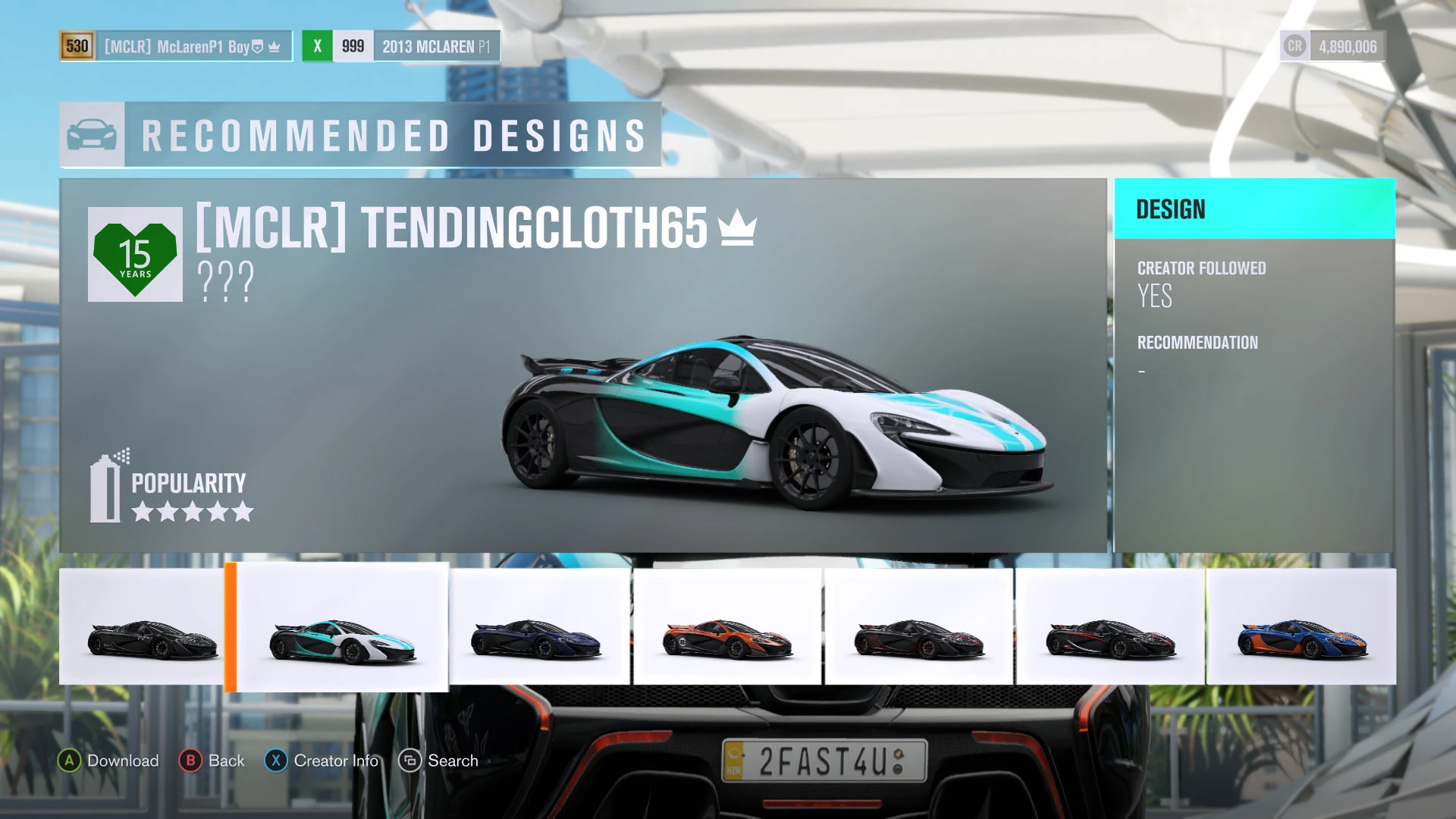Screen dimensions: 1456x819
Task: Click the car icon beside Recommended Designs
Action: (91, 135)
